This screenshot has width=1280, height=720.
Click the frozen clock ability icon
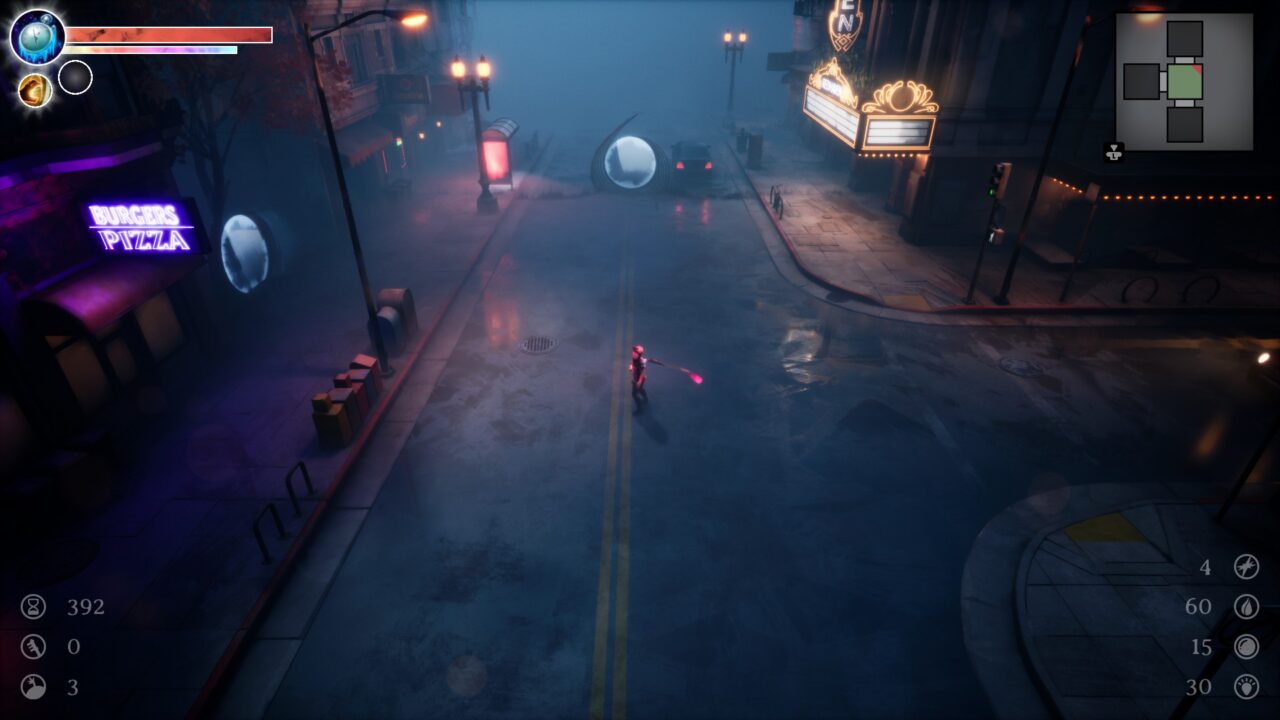coord(38,37)
